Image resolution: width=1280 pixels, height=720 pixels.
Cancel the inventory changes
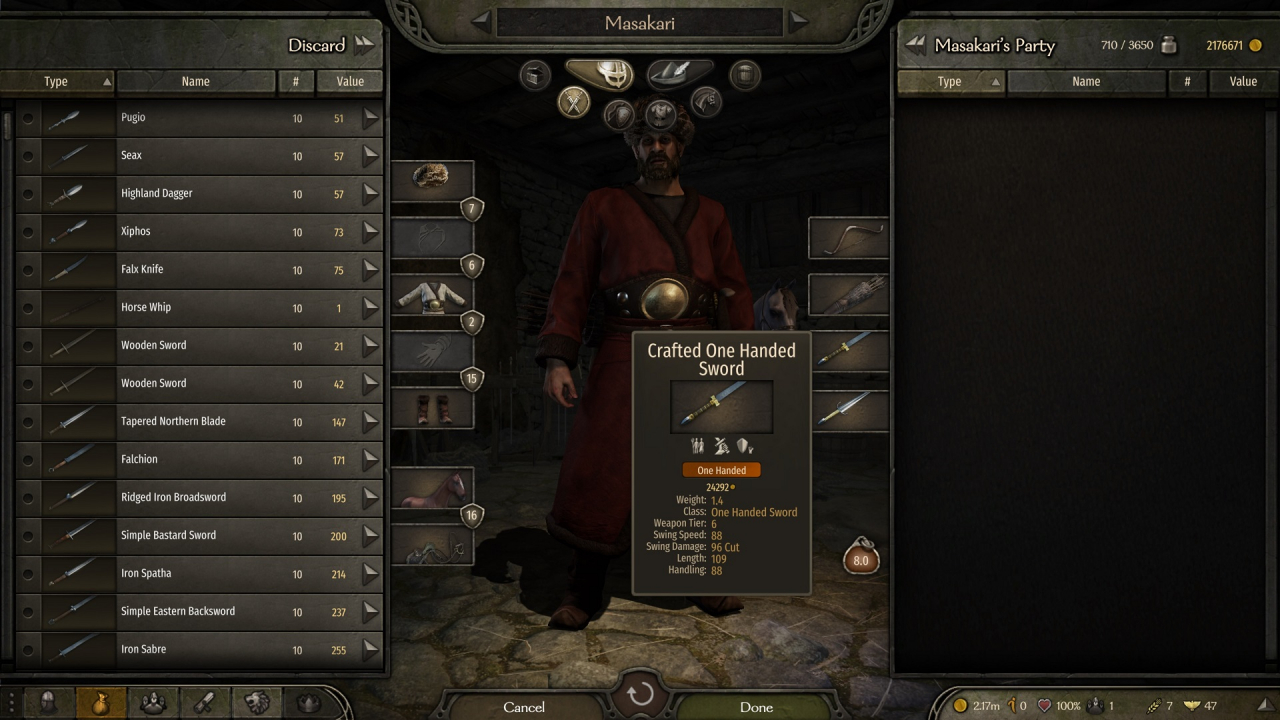click(x=524, y=706)
